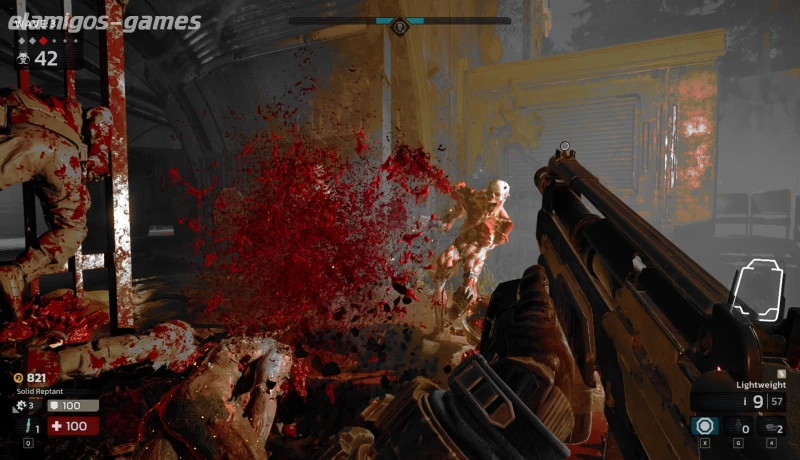Screen dimensions: 800x460
Task: Select the grenade slot icon
Action: coord(738,426)
